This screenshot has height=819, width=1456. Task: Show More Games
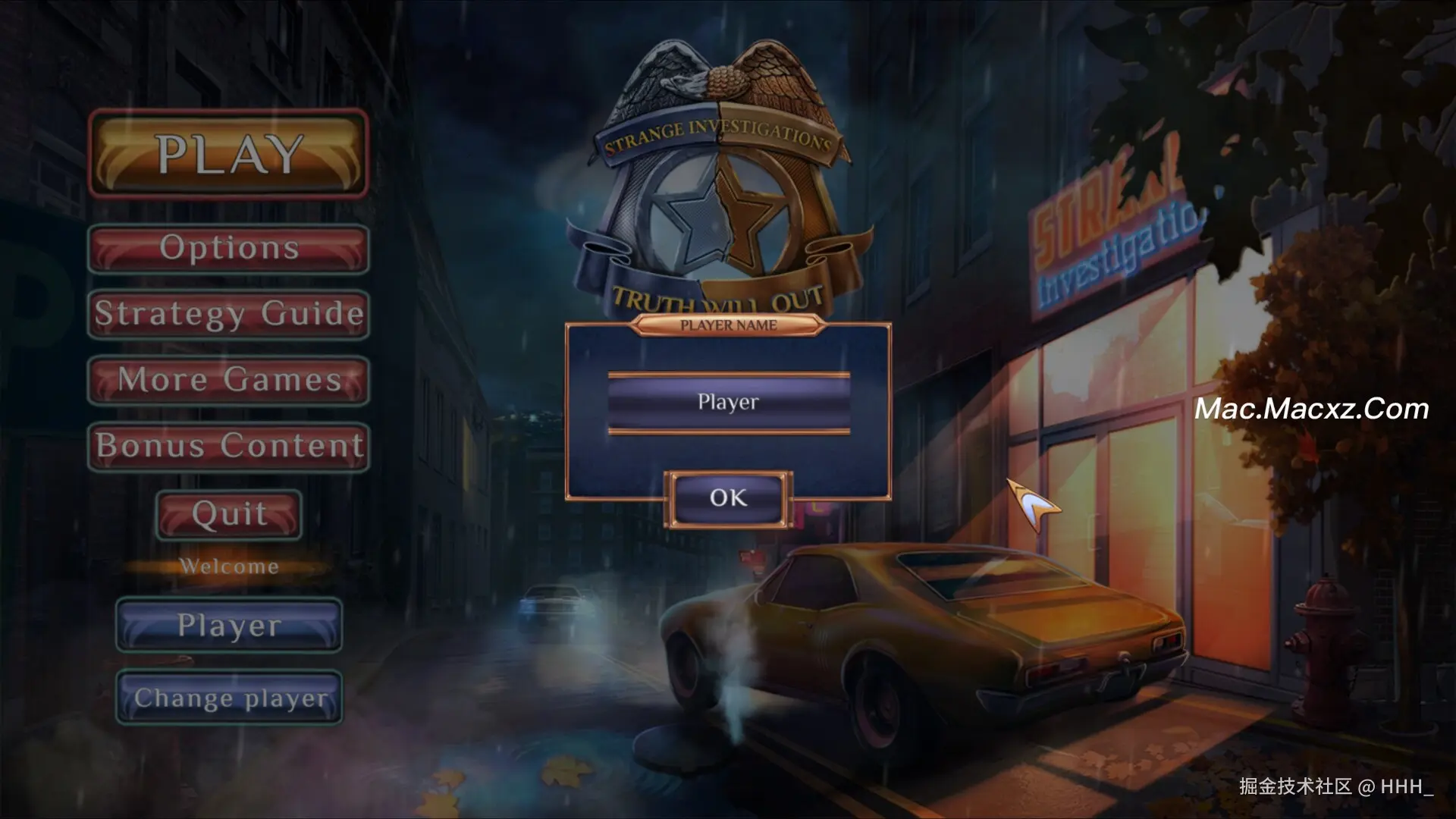click(x=228, y=380)
